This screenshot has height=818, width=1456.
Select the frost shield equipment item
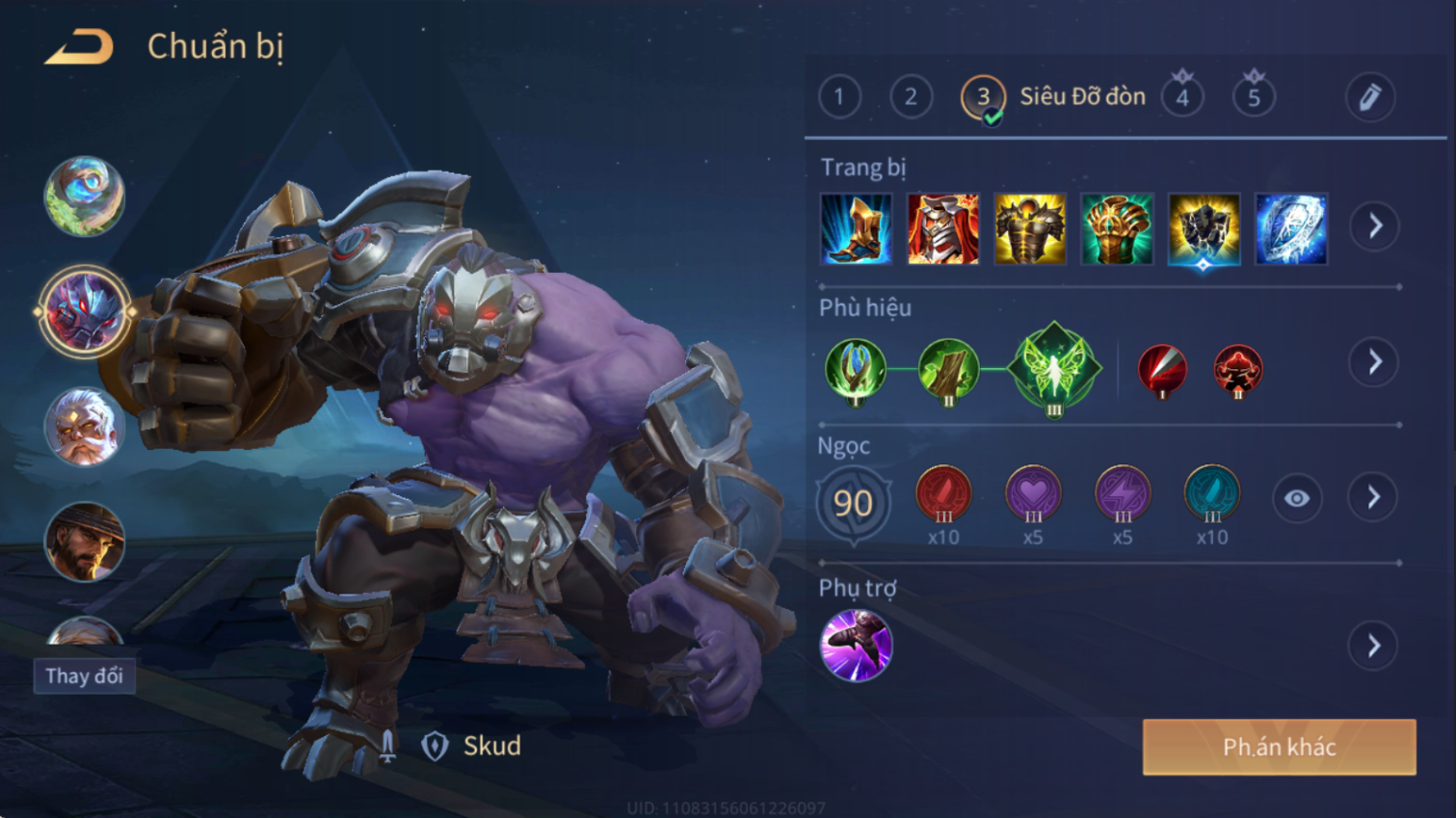coord(1291,229)
